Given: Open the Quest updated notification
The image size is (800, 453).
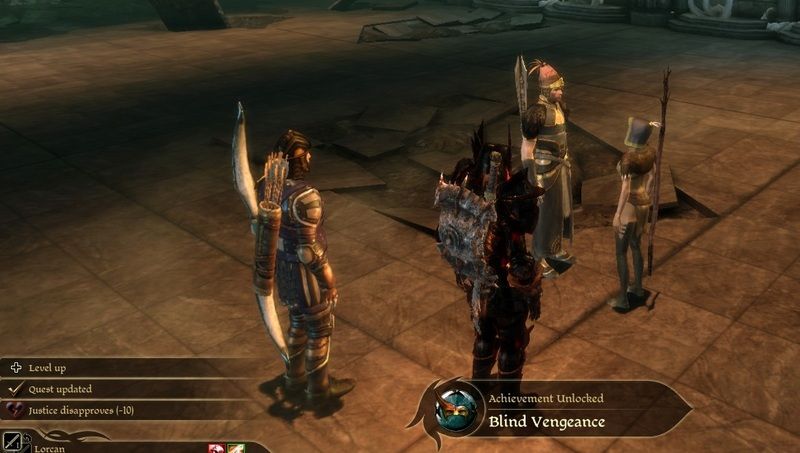Looking at the screenshot, I should (x=60, y=389).
